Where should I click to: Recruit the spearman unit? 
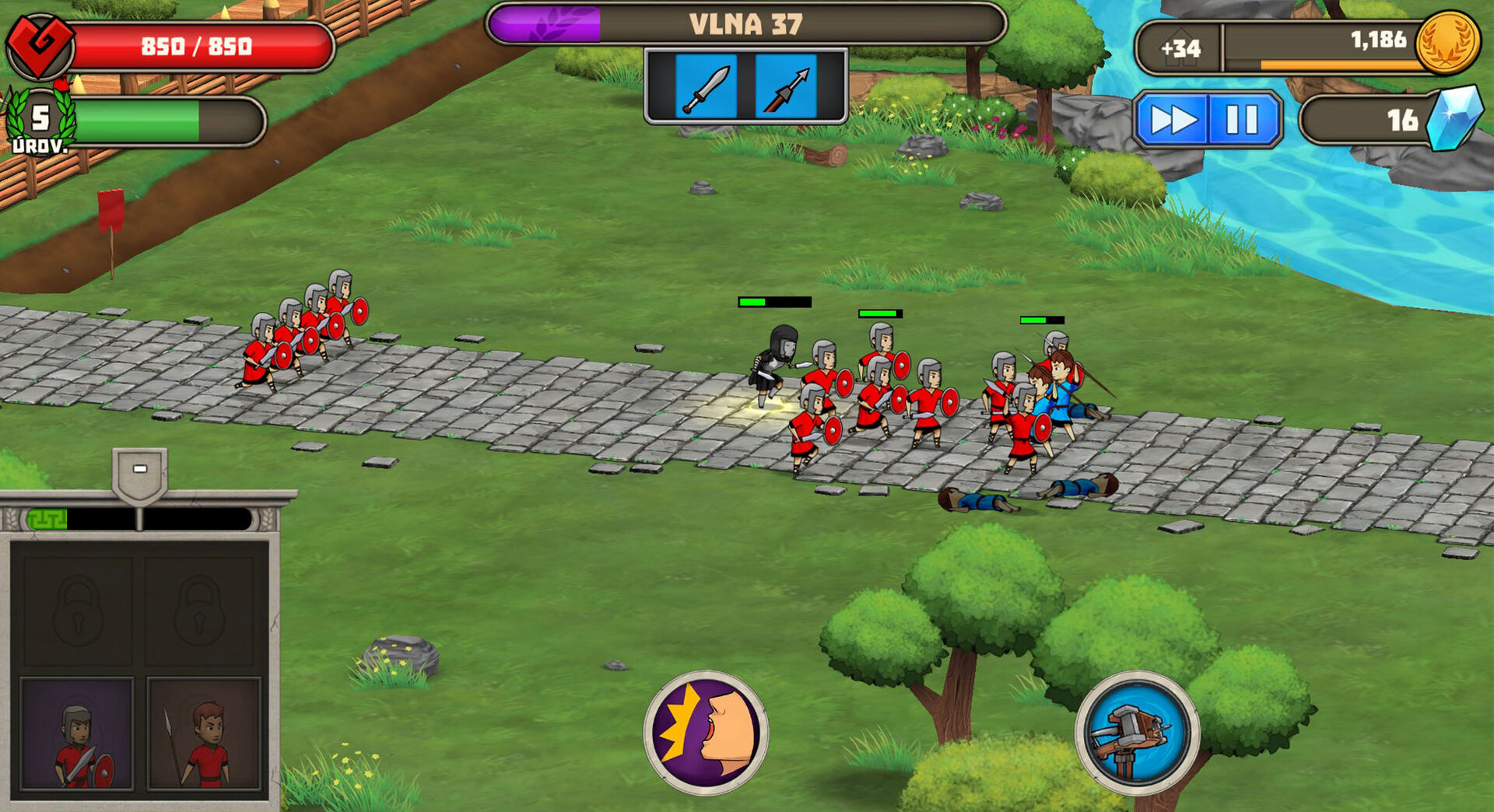204,734
